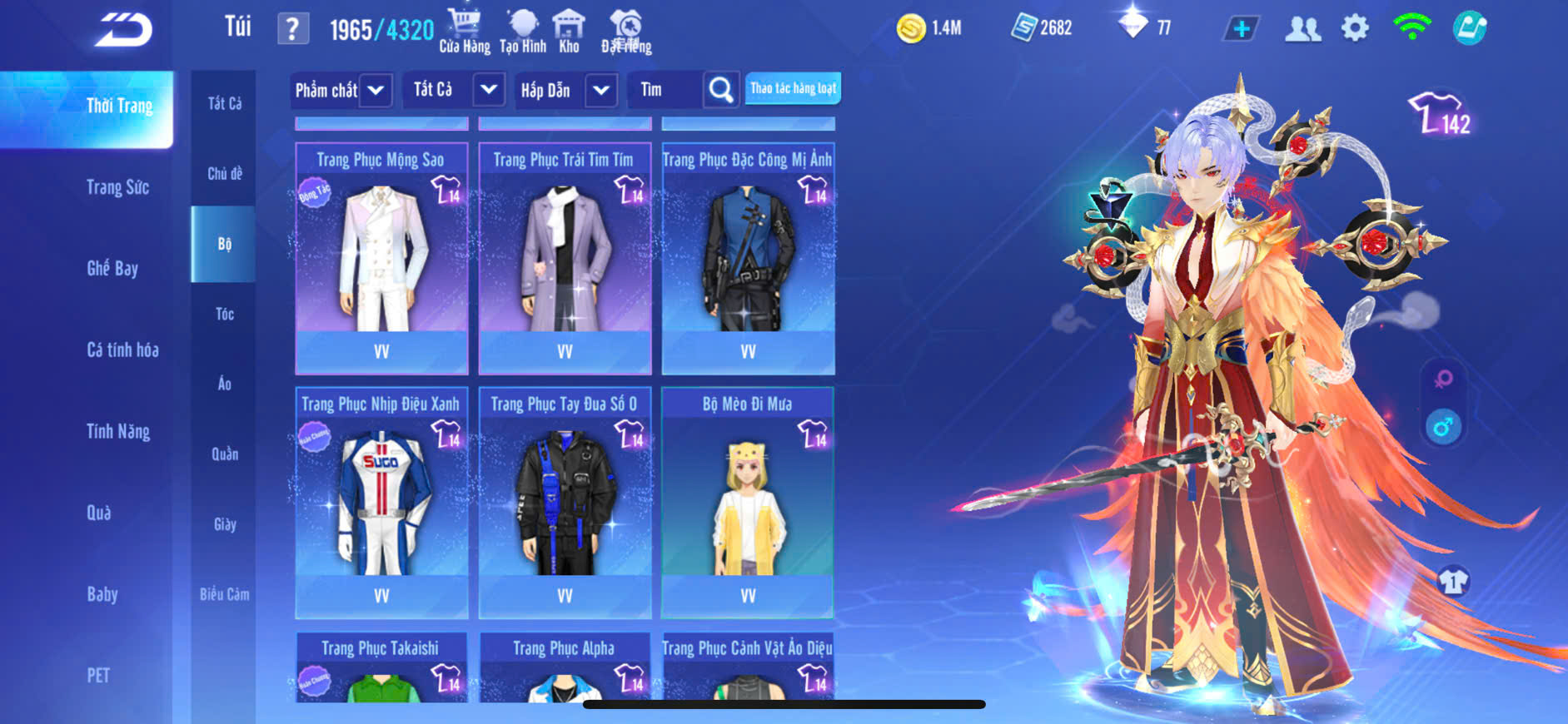Click the magnifier search button

pos(720,90)
